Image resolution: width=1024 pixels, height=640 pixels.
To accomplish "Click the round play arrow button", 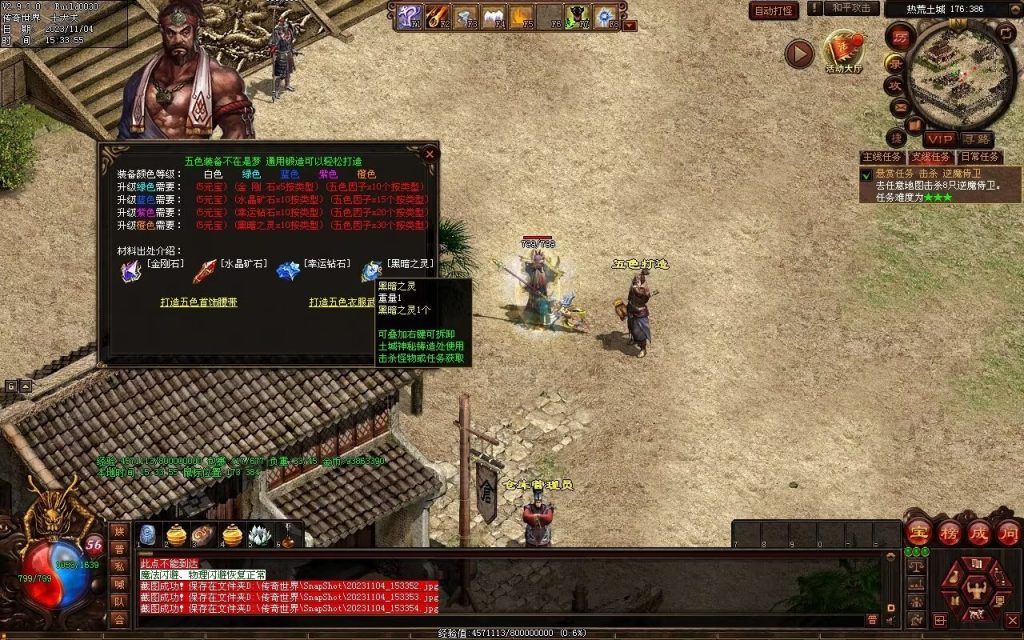I will pyautogui.click(x=798, y=53).
